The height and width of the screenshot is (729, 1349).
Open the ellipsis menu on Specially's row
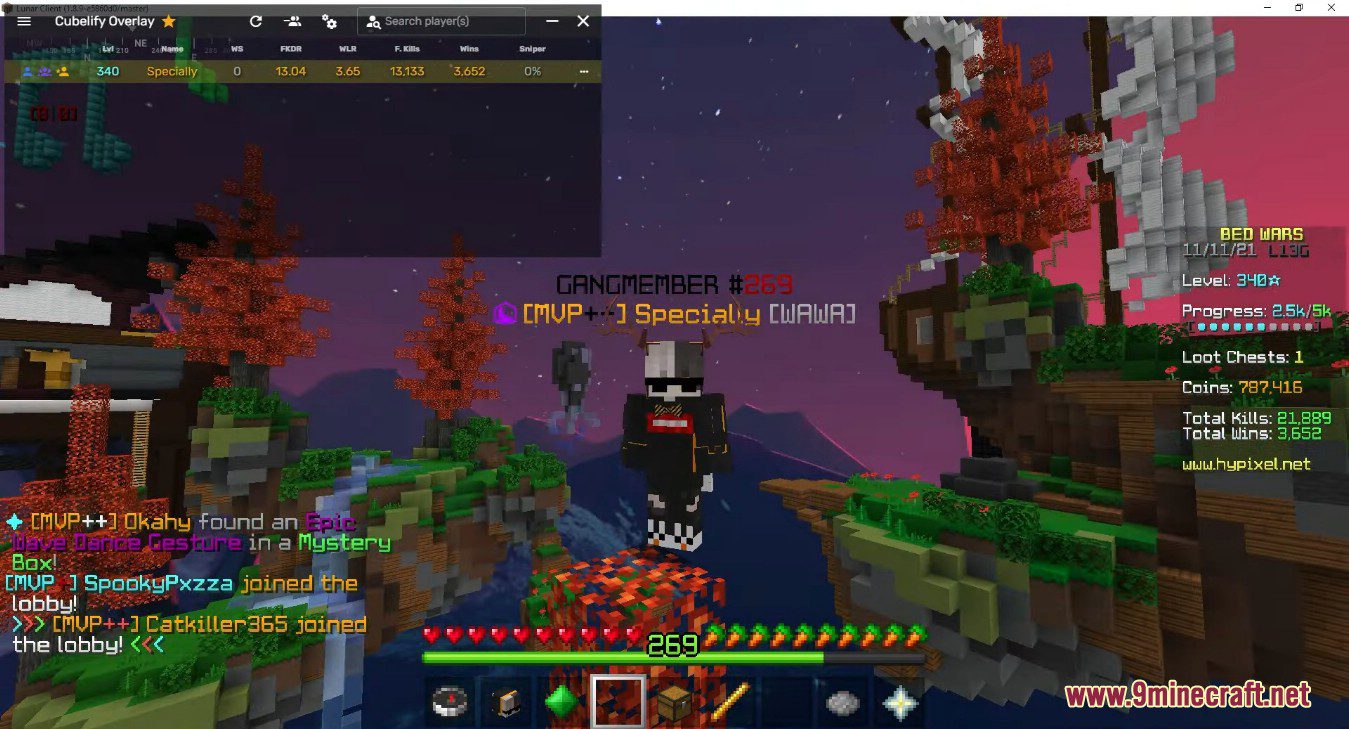(x=584, y=71)
